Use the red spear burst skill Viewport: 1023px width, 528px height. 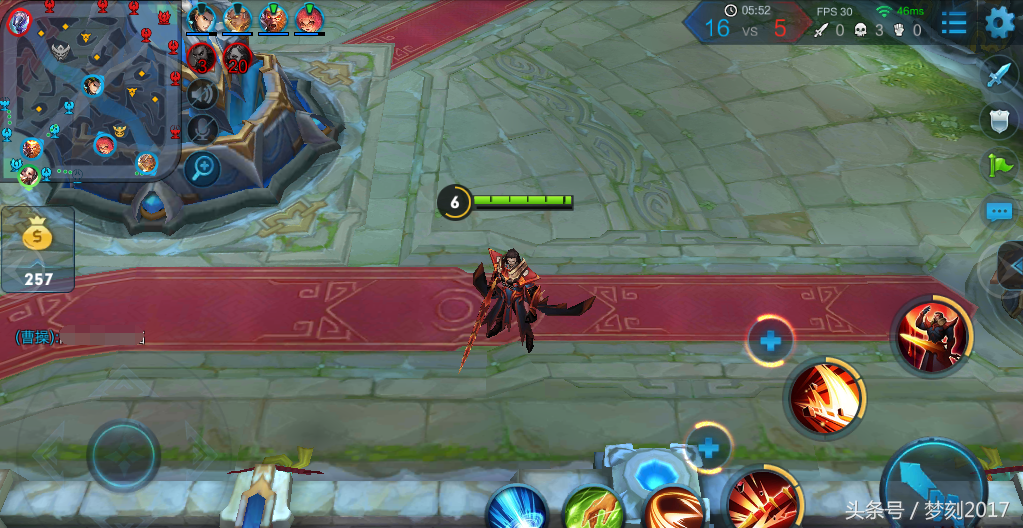763,498
